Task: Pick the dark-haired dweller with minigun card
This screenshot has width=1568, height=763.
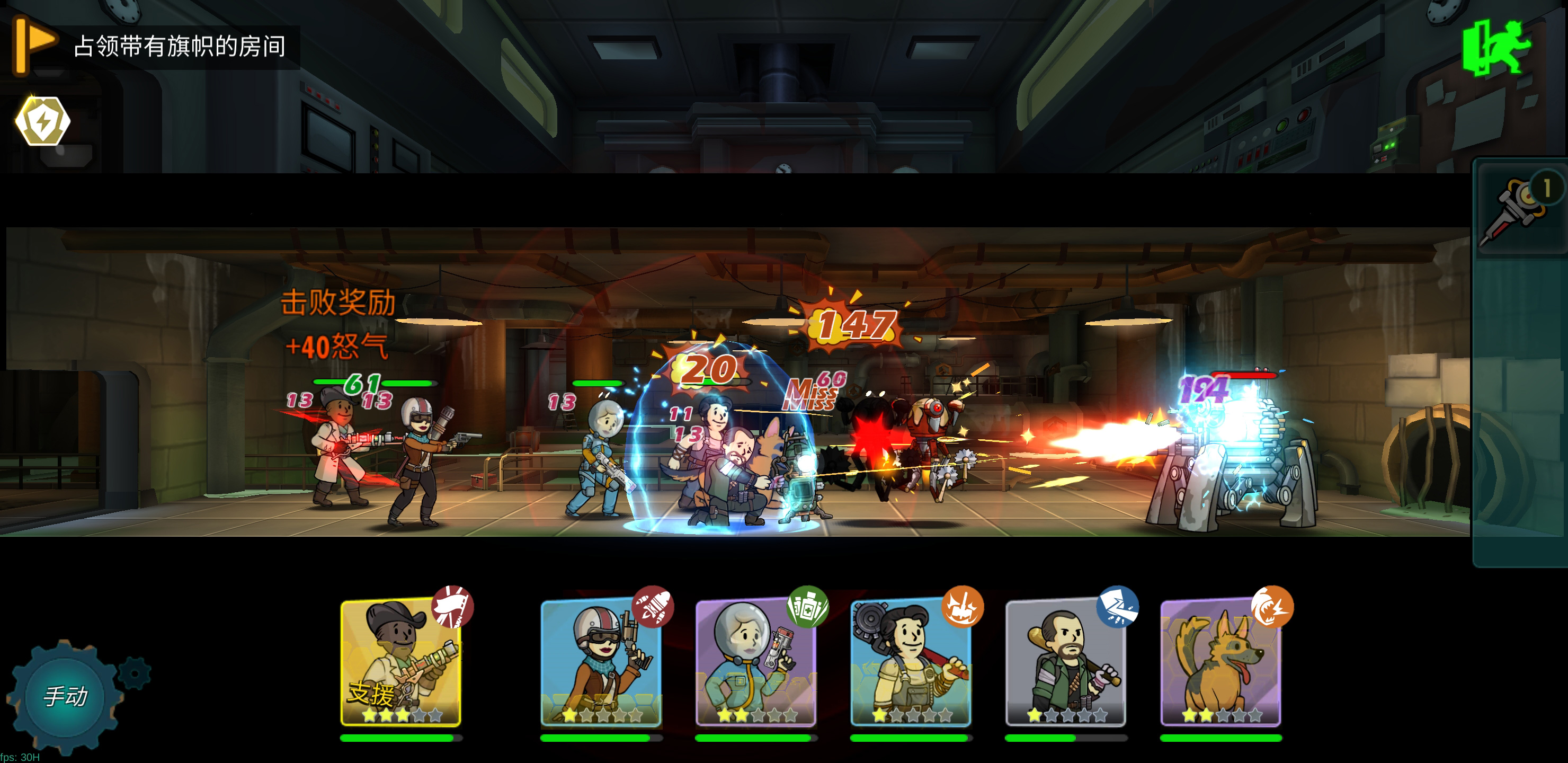Action: click(911, 662)
